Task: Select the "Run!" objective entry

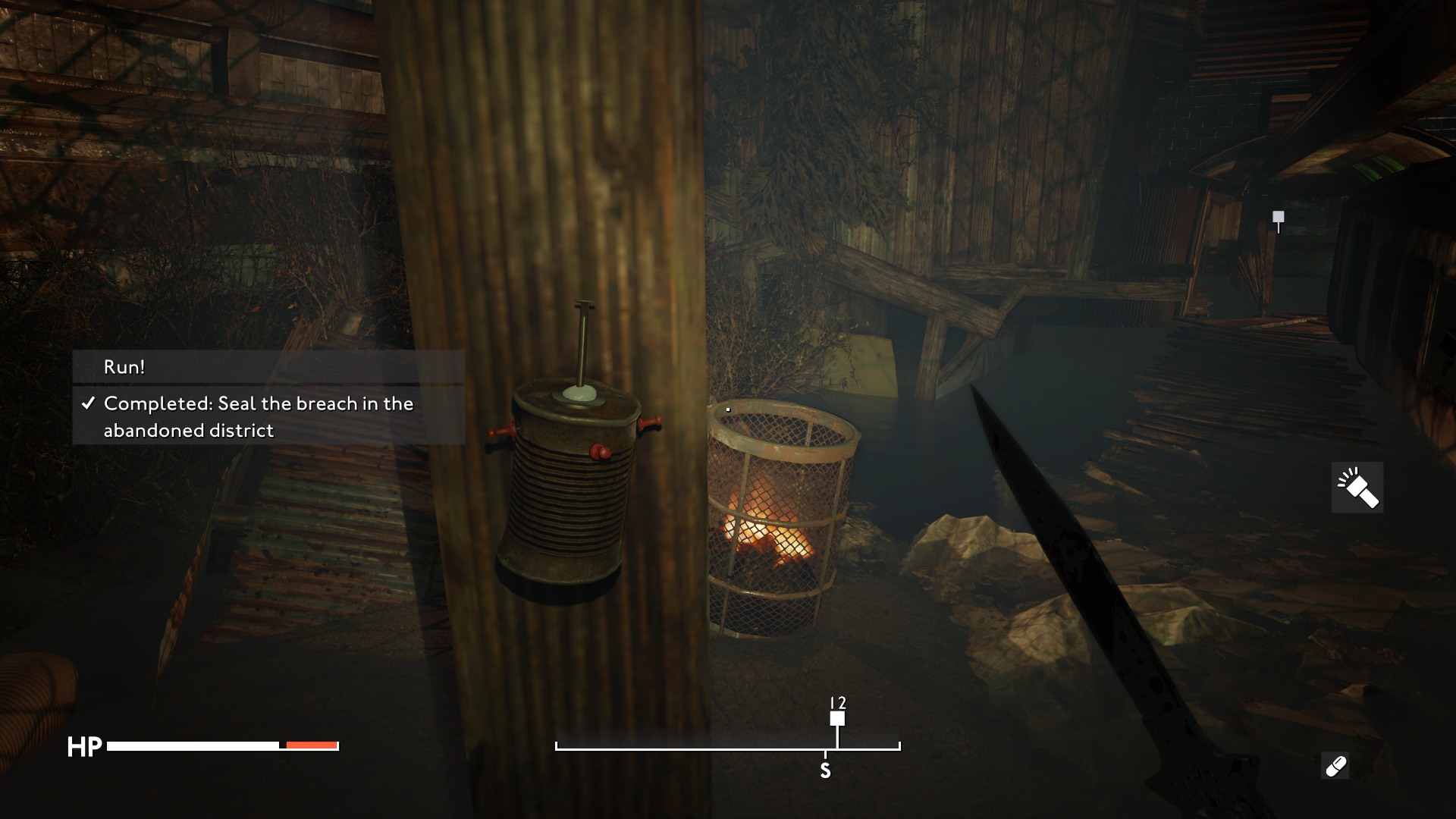Action: [x=268, y=367]
